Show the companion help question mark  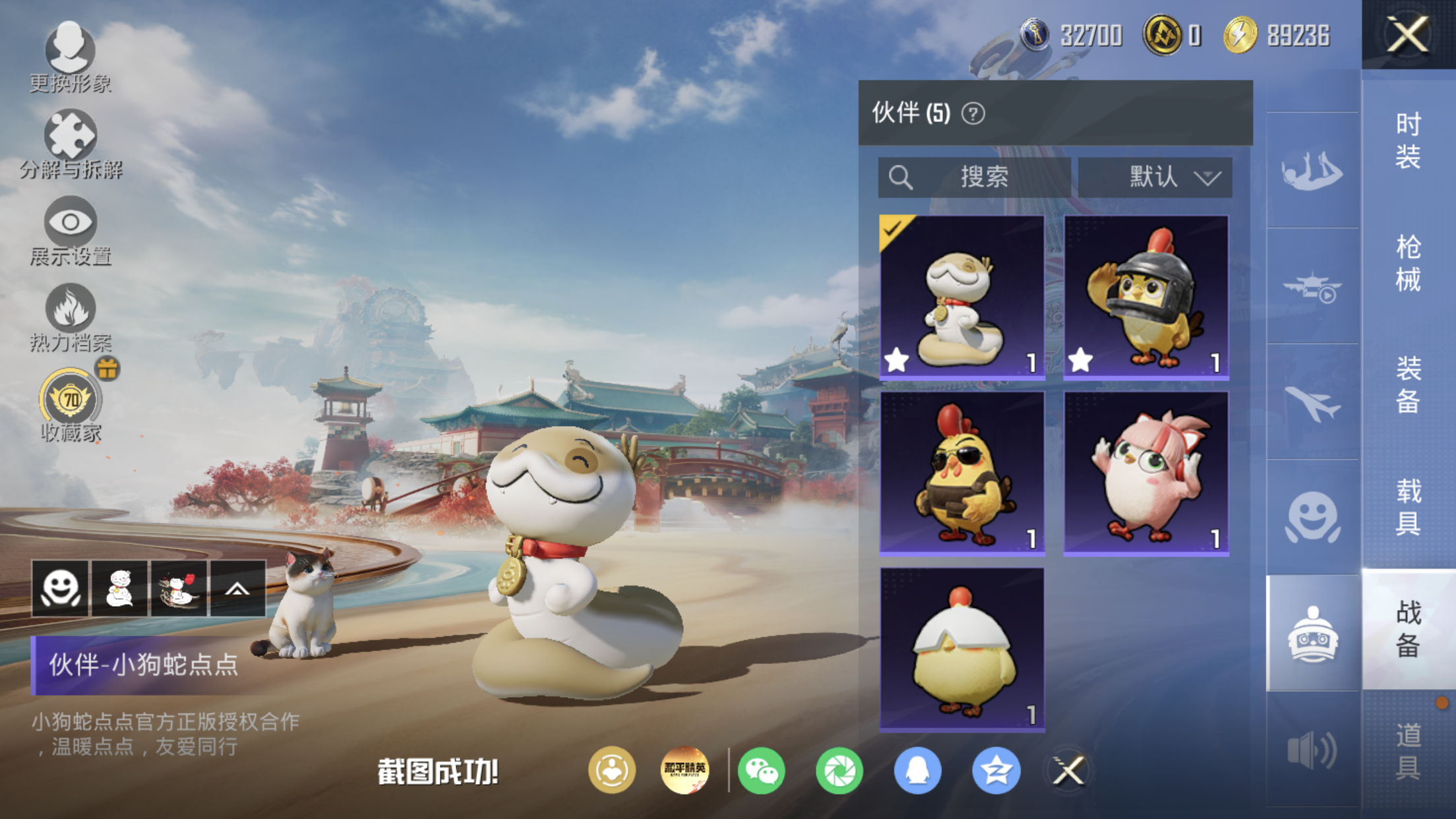pyautogui.click(x=973, y=113)
